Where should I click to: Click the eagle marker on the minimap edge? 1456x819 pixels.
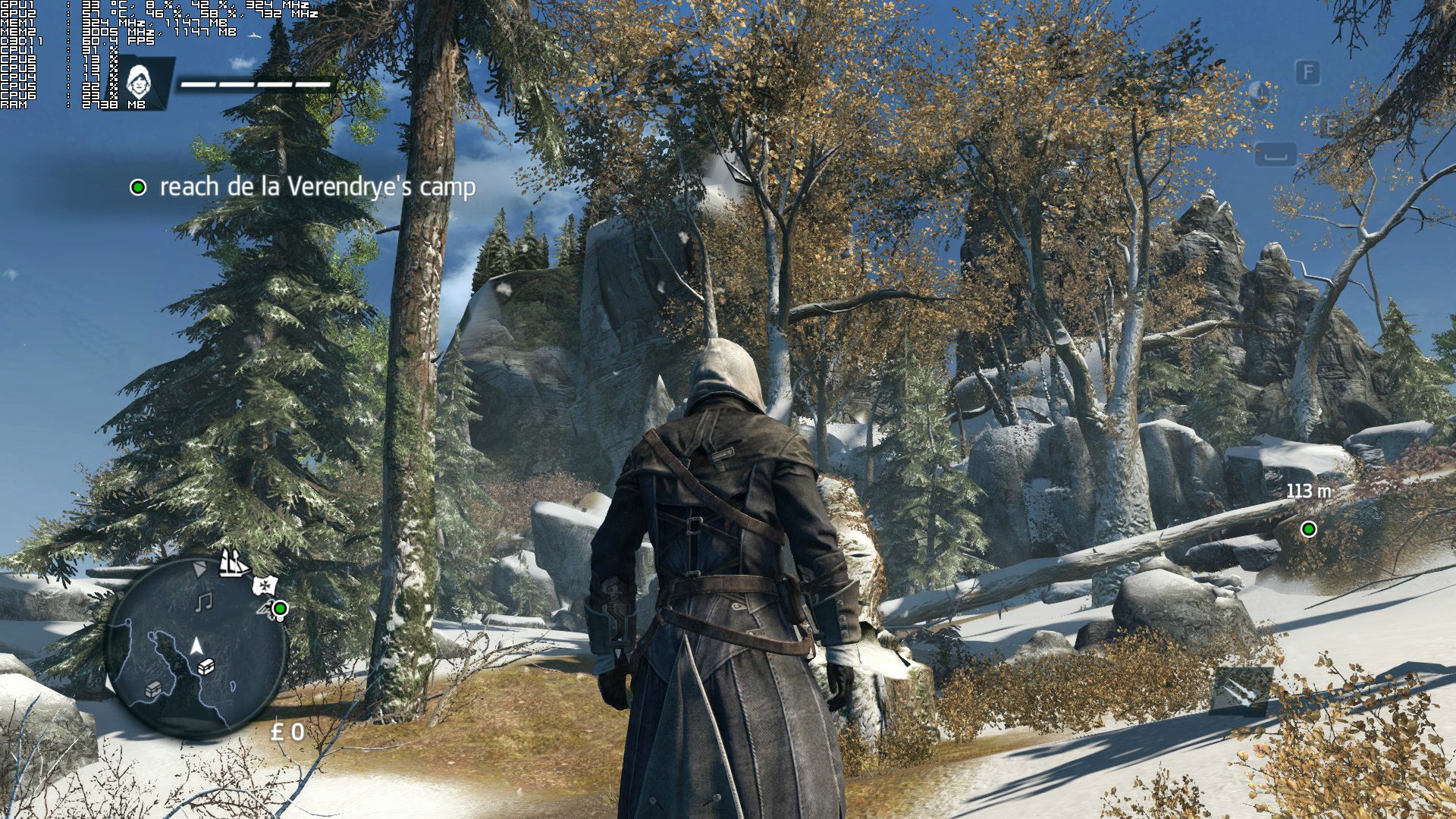click(265, 608)
